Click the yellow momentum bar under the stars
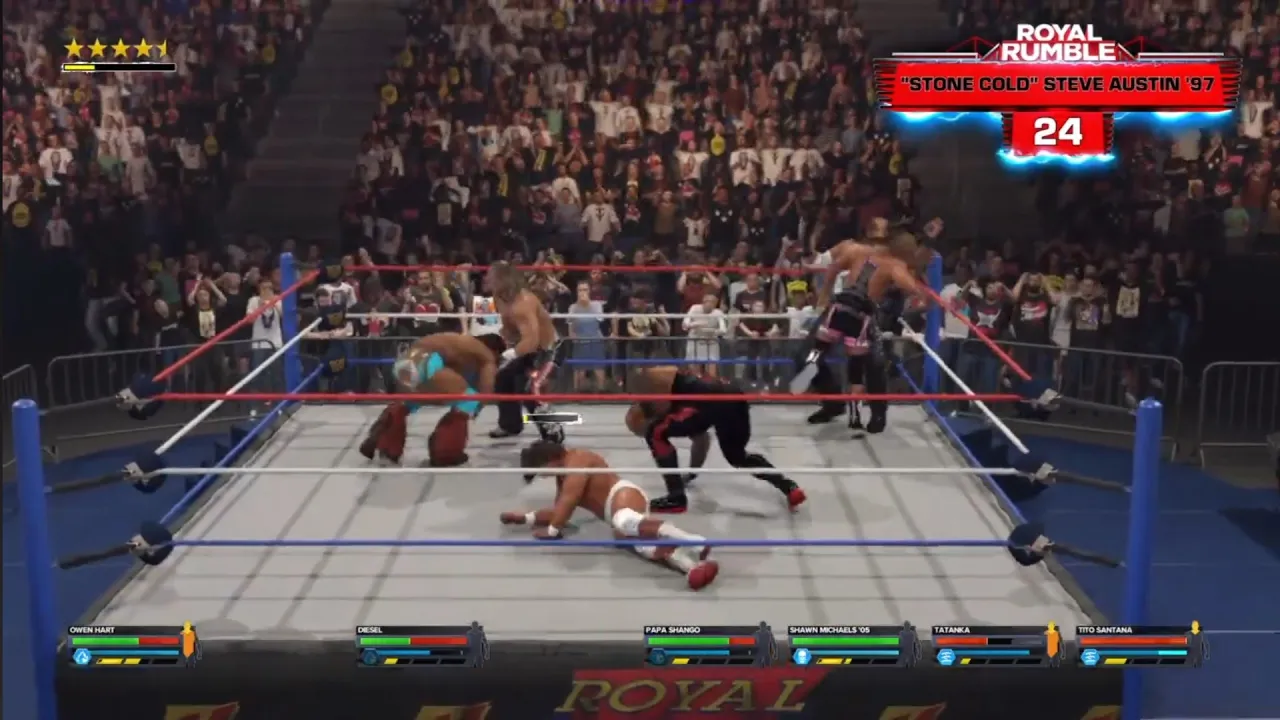Viewport: 1280px width, 720px height. point(118,67)
